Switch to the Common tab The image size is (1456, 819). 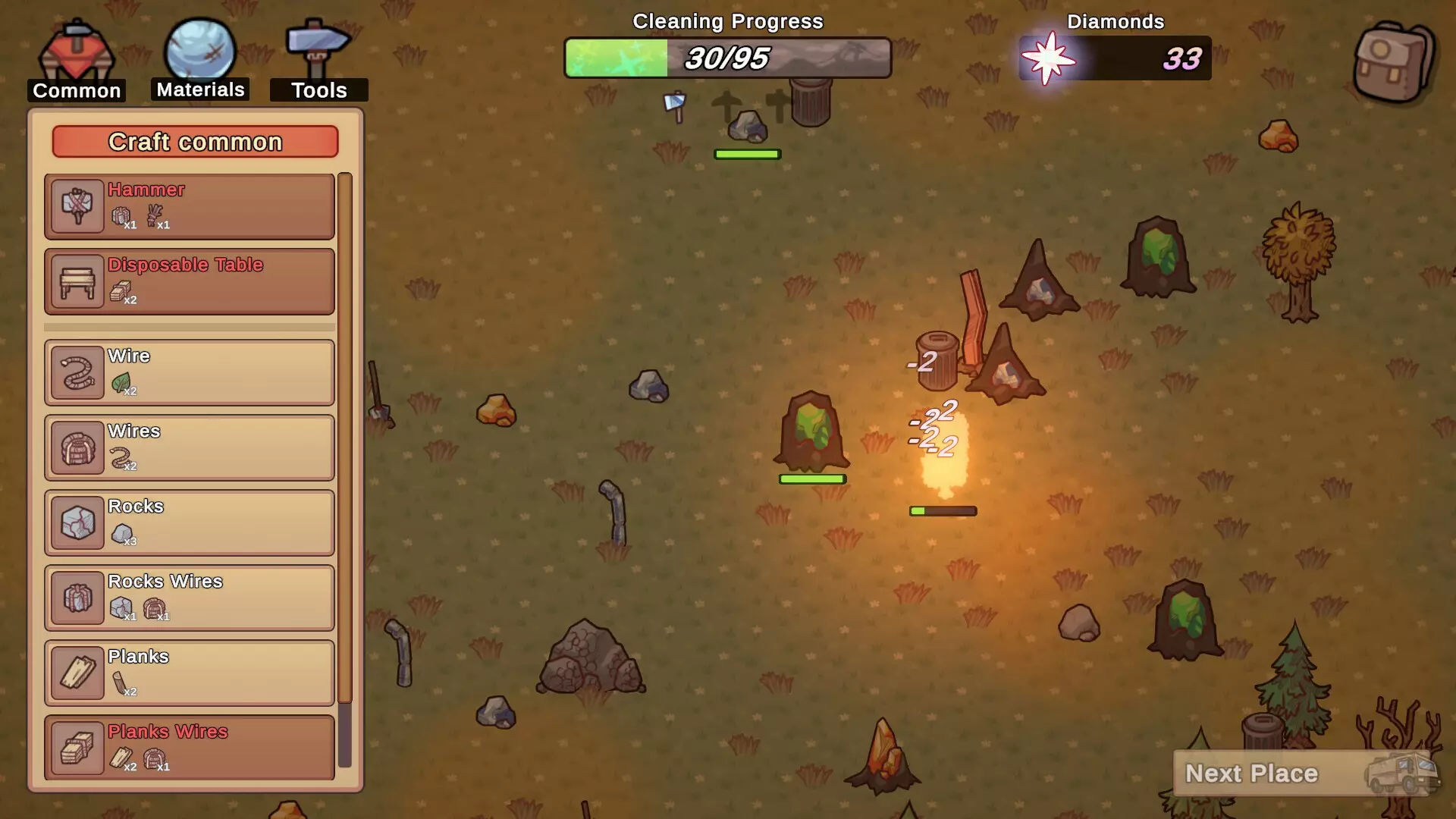(75, 53)
